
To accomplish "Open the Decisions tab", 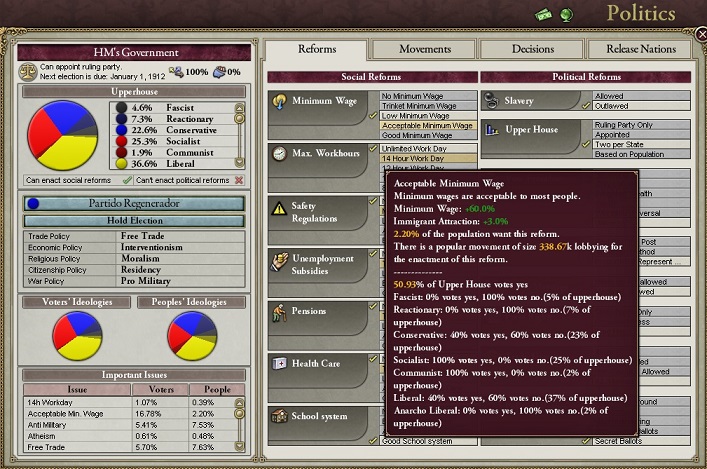I will (531, 49).
